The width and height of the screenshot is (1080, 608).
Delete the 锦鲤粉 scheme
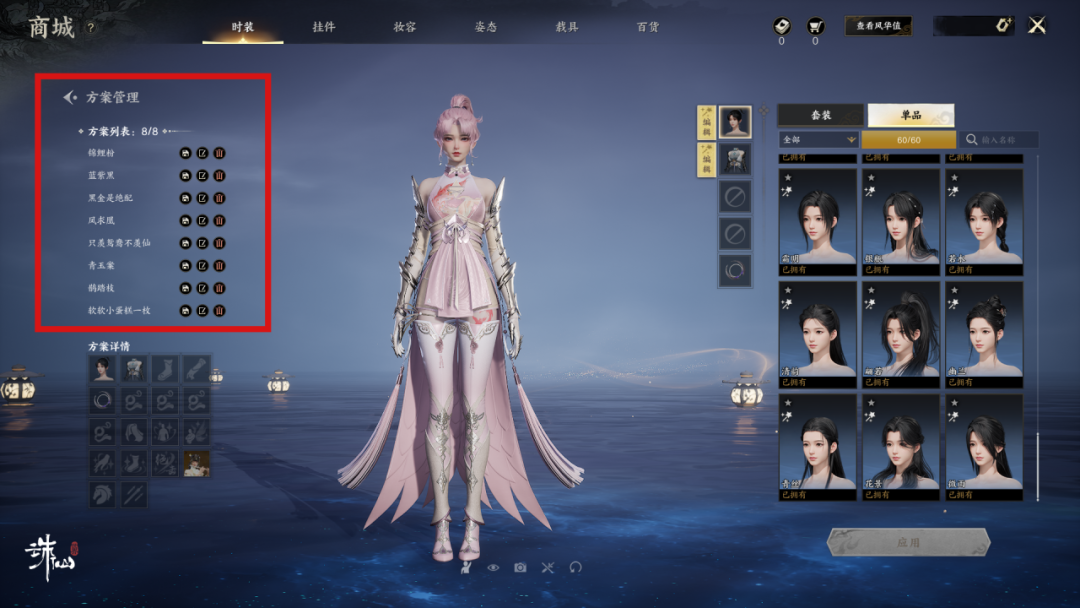pyautogui.click(x=219, y=153)
